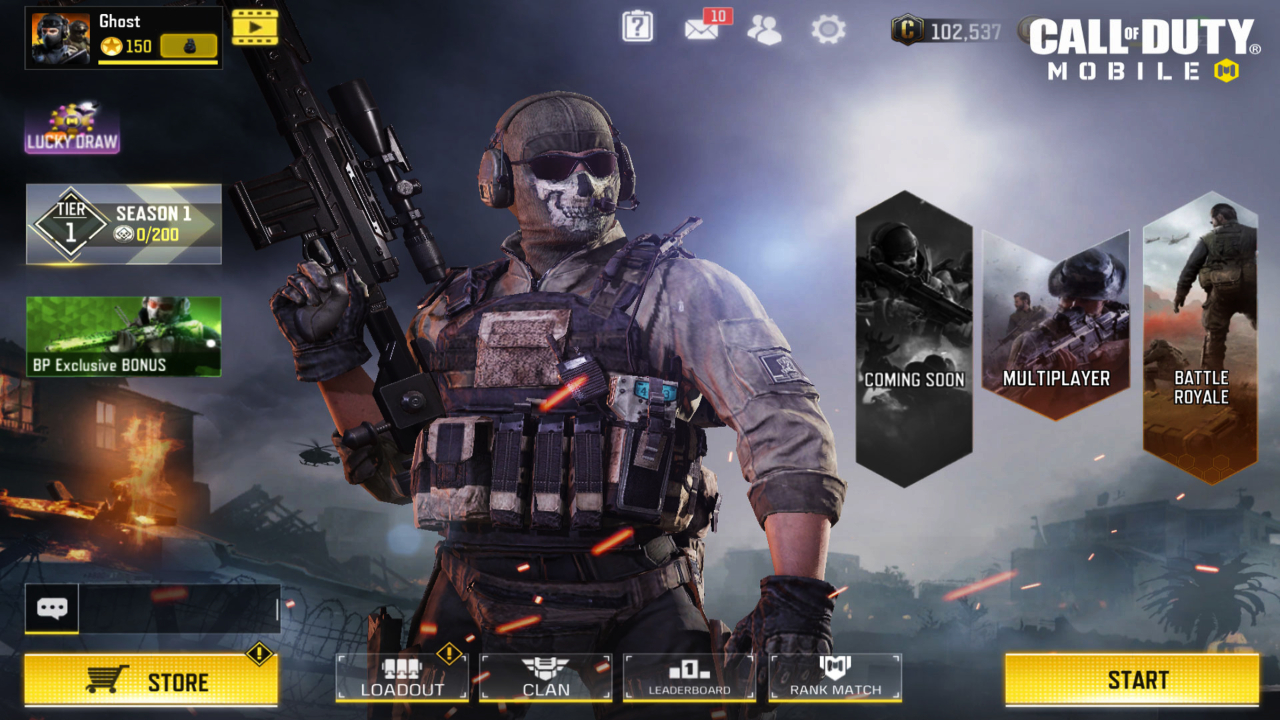Click Ghost's profile avatar
Screen dimensions: 1280x720
click(58, 38)
